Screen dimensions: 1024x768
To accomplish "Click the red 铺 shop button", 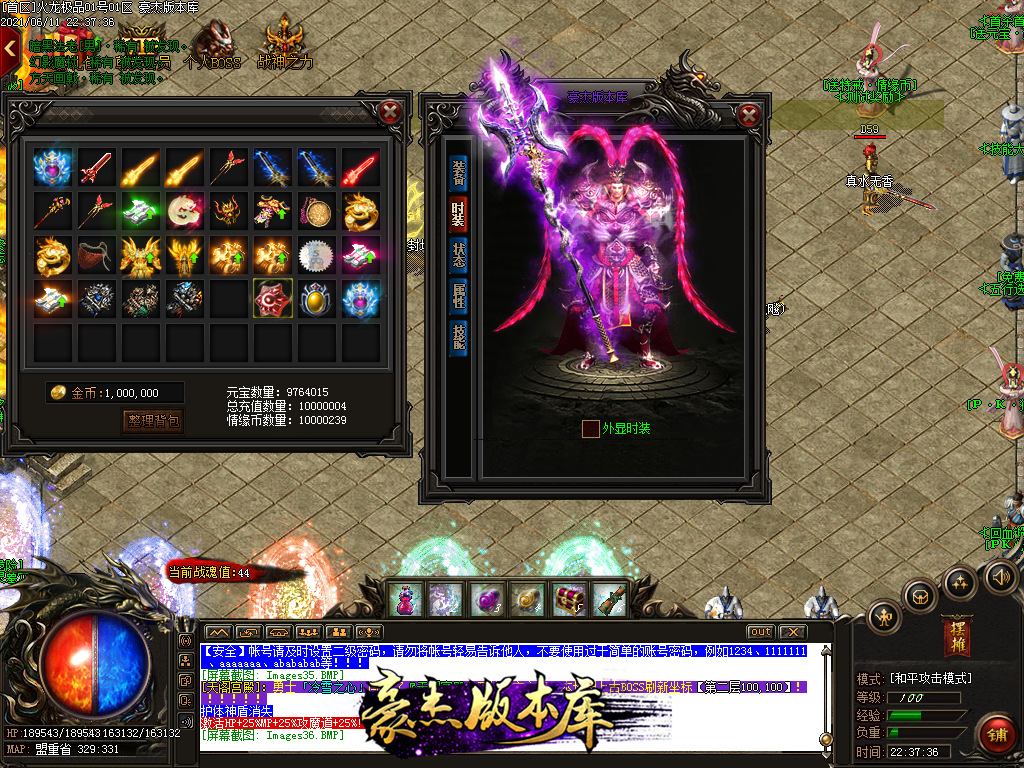I will [997, 735].
